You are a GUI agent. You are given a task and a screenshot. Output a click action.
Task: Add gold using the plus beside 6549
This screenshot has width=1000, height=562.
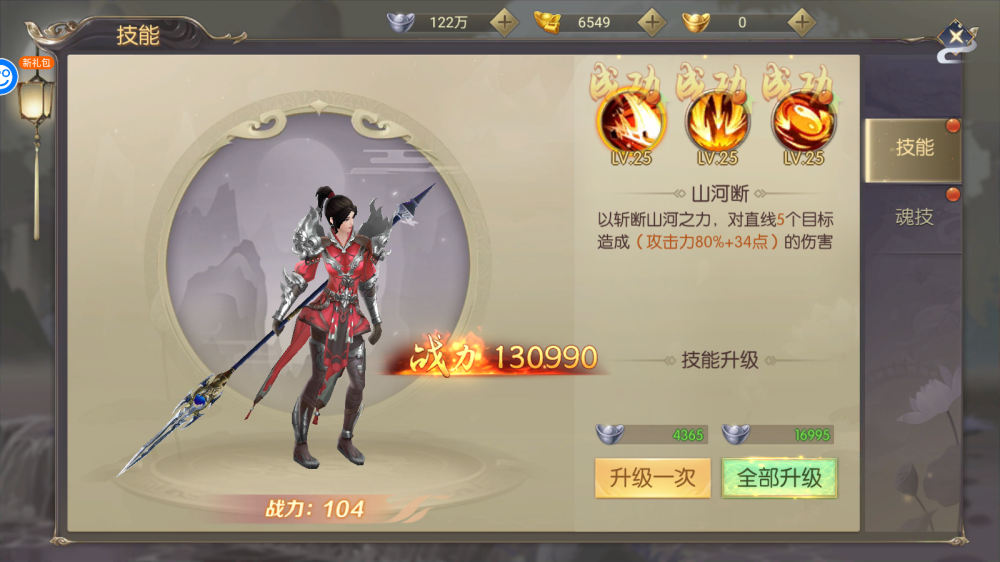[x=653, y=21]
